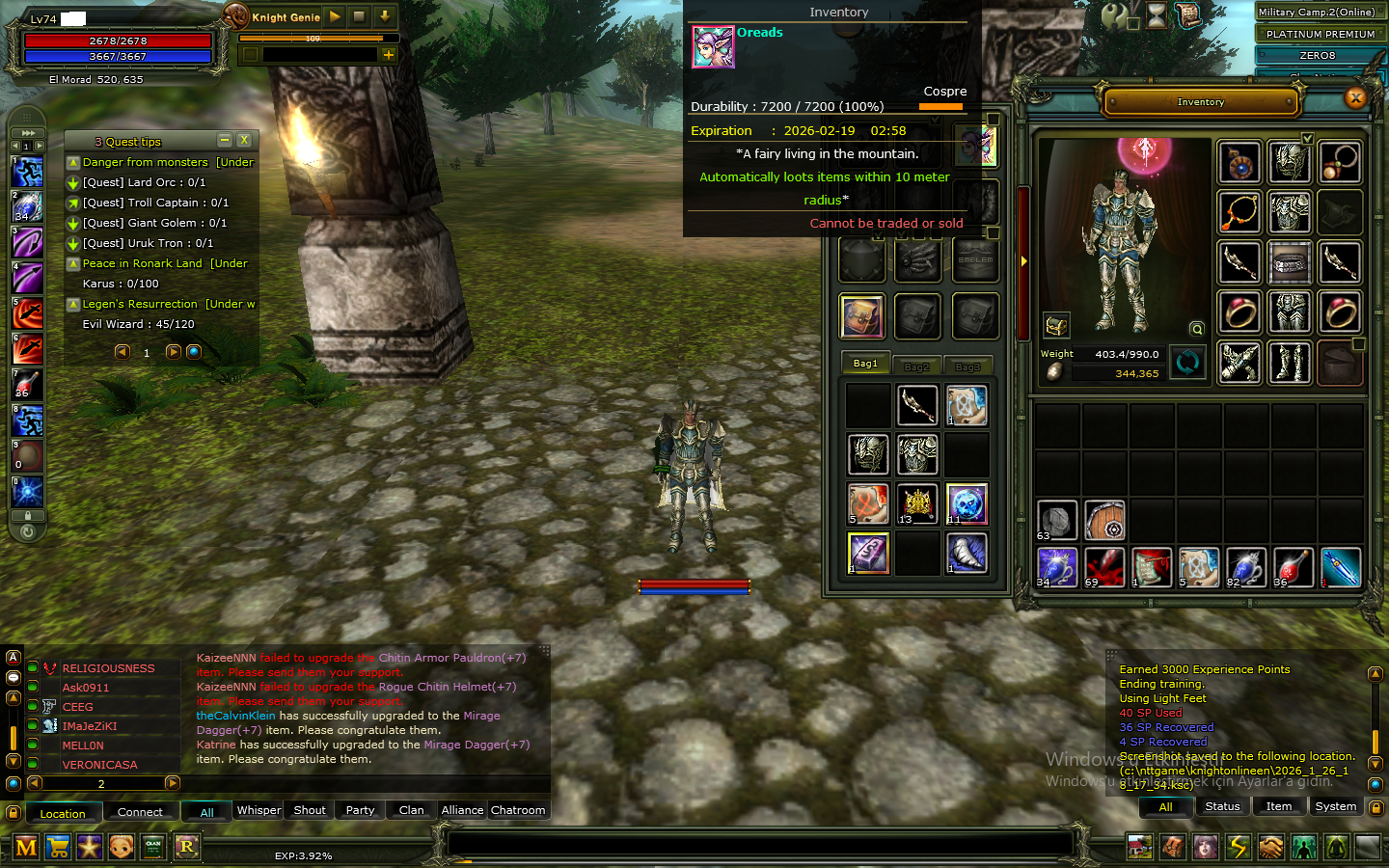Click the Location tab above the chat
Screen dimensions: 1389x868
coord(64,813)
